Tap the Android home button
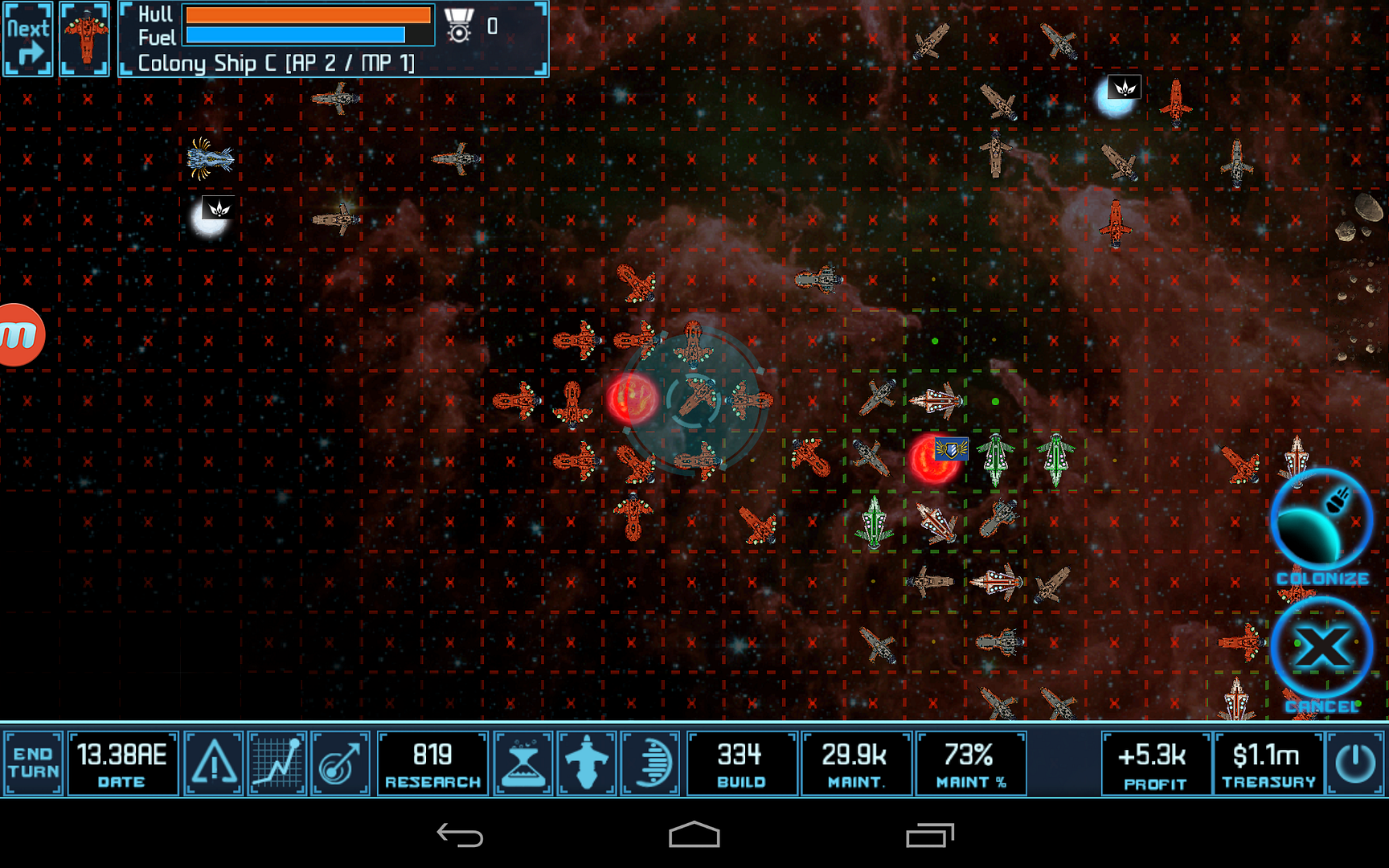 pos(694,836)
